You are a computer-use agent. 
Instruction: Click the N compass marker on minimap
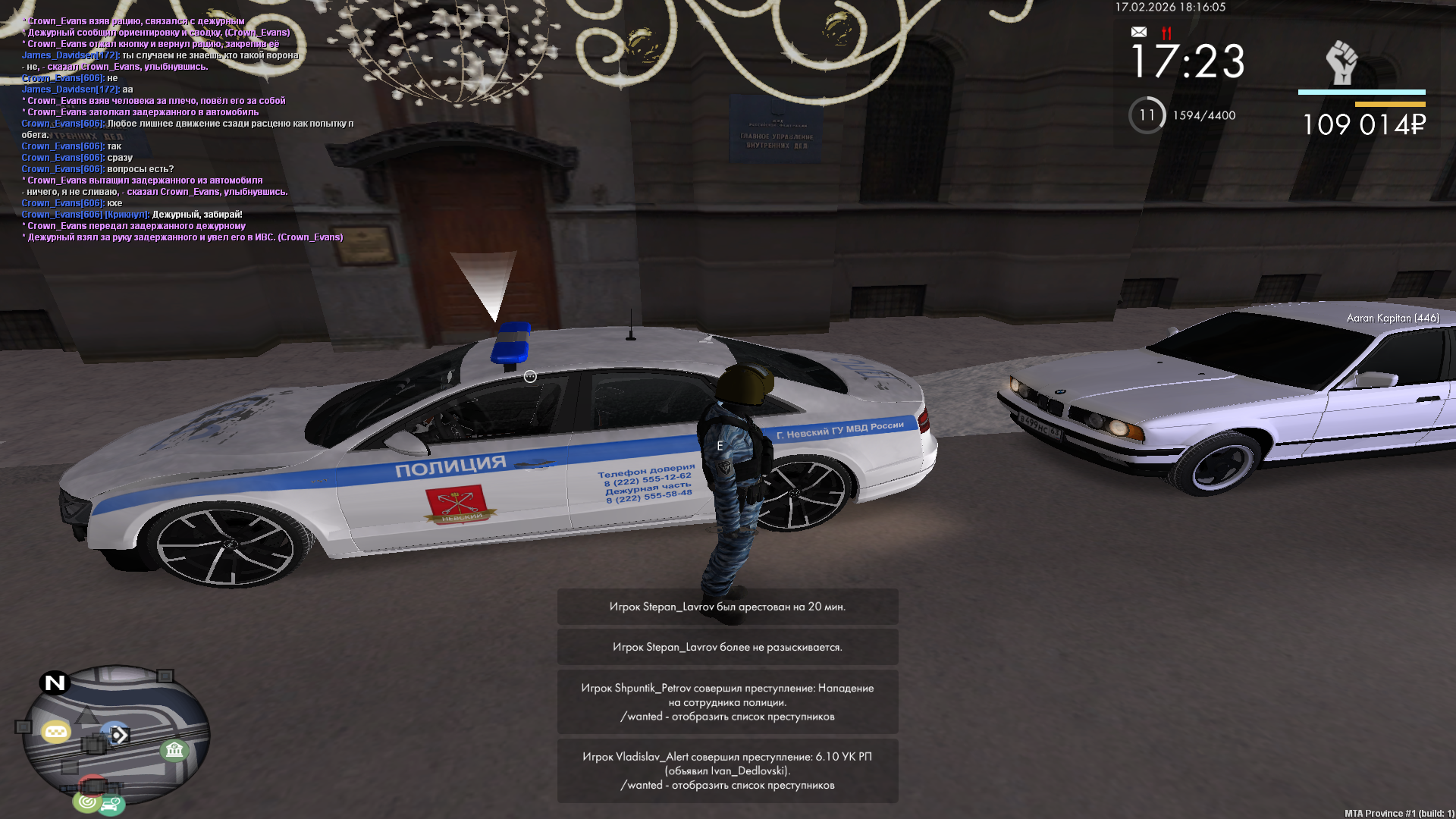coord(55,682)
